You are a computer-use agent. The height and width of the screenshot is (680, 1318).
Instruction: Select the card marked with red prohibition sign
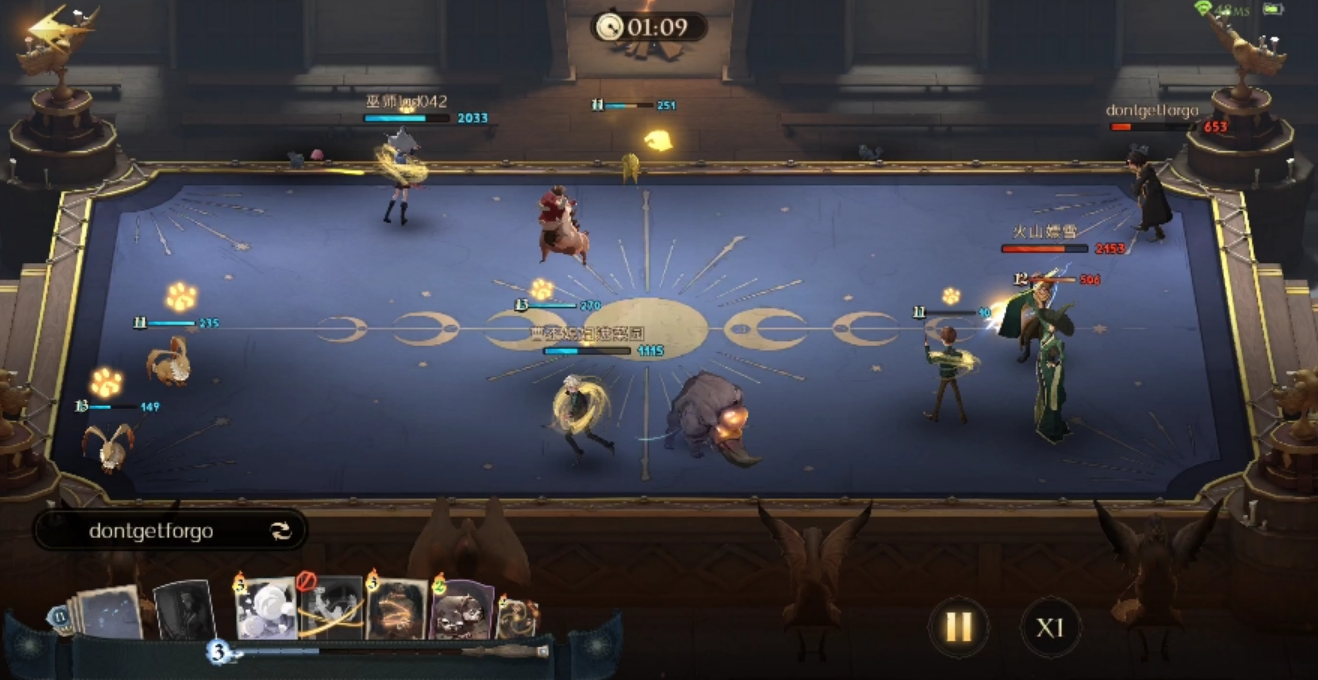click(331, 608)
